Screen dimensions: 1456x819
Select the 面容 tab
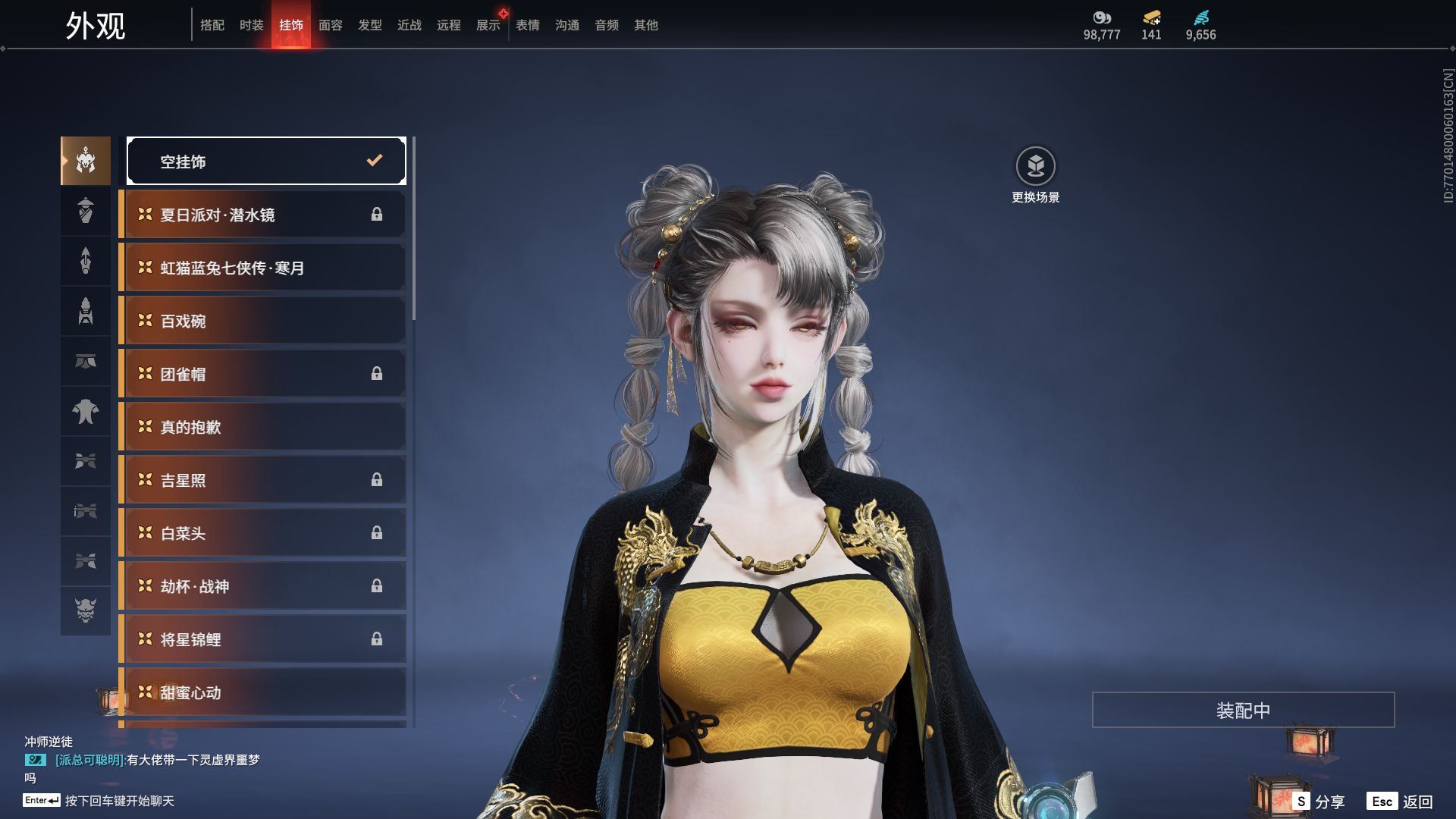pos(330,25)
